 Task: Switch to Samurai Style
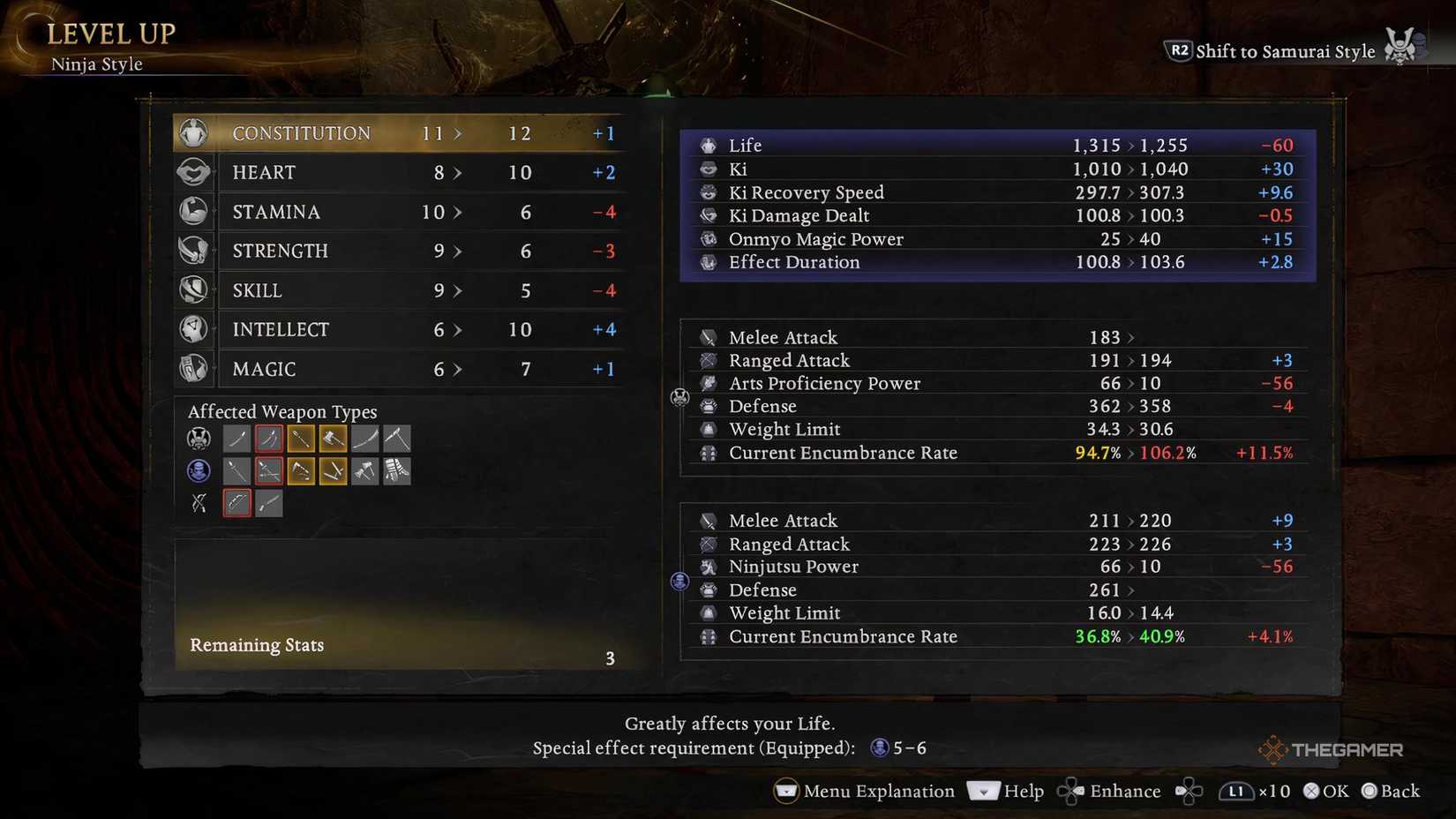coord(1284,51)
